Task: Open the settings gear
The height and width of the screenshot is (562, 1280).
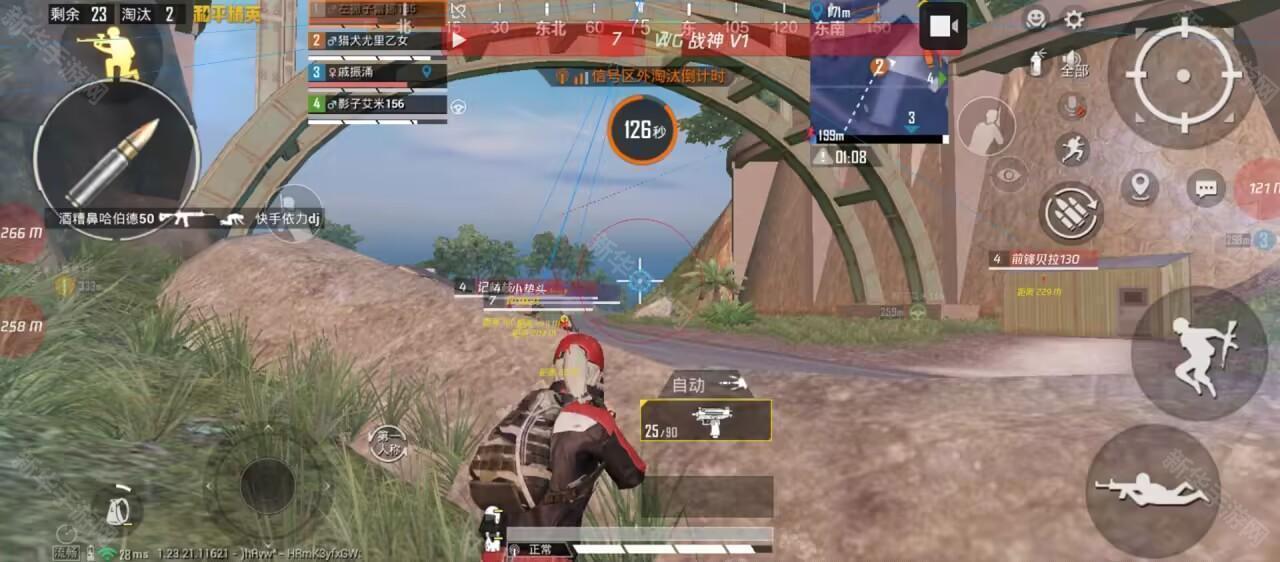Action: click(1074, 19)
